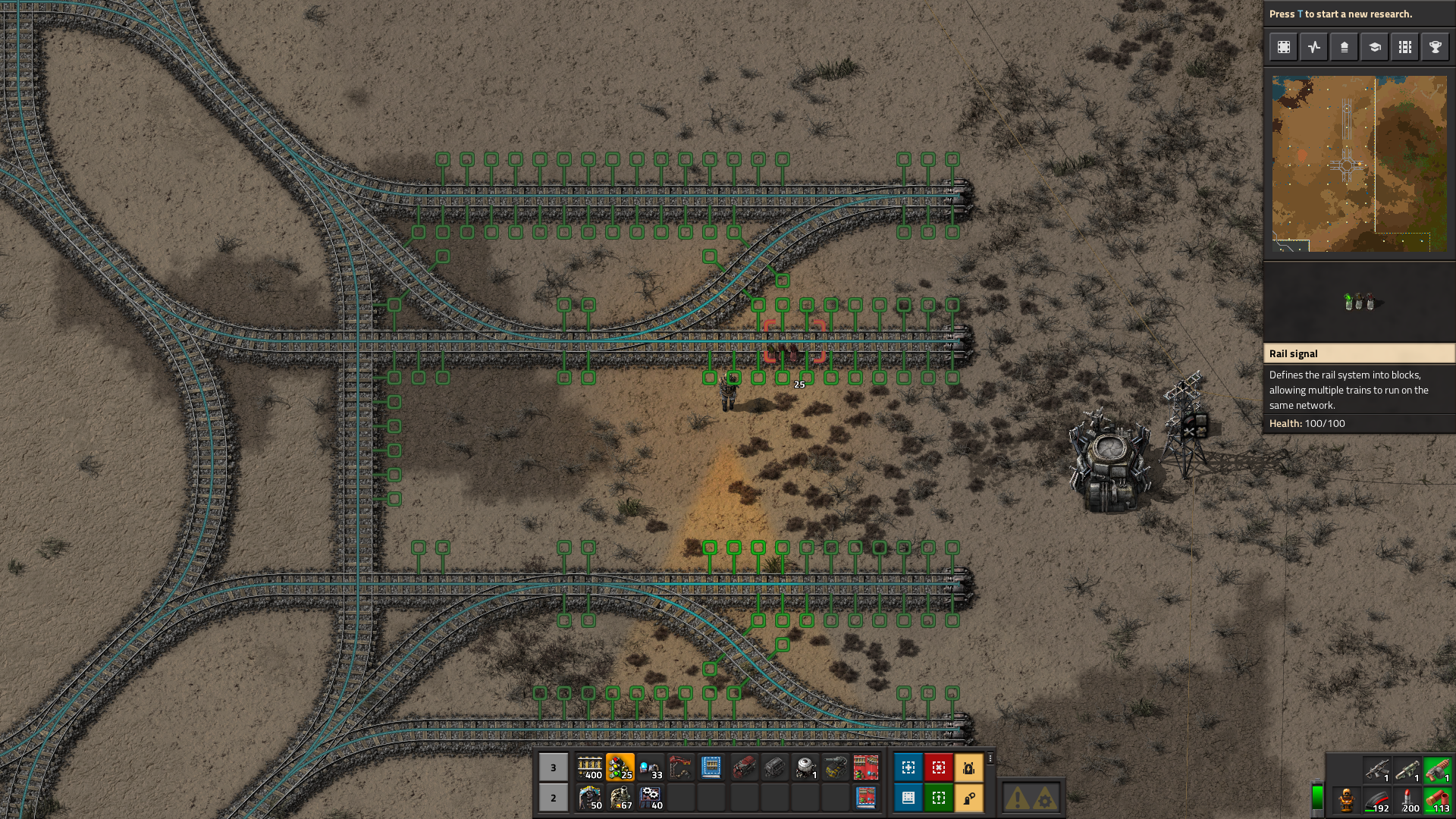
Task: Choose the new blueprint shortcut button
Action: pos(908,767)
